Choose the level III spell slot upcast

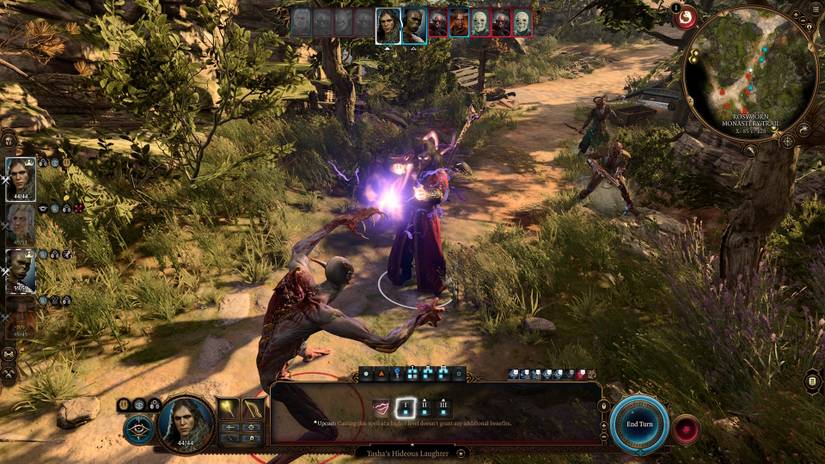pos(443,407)
